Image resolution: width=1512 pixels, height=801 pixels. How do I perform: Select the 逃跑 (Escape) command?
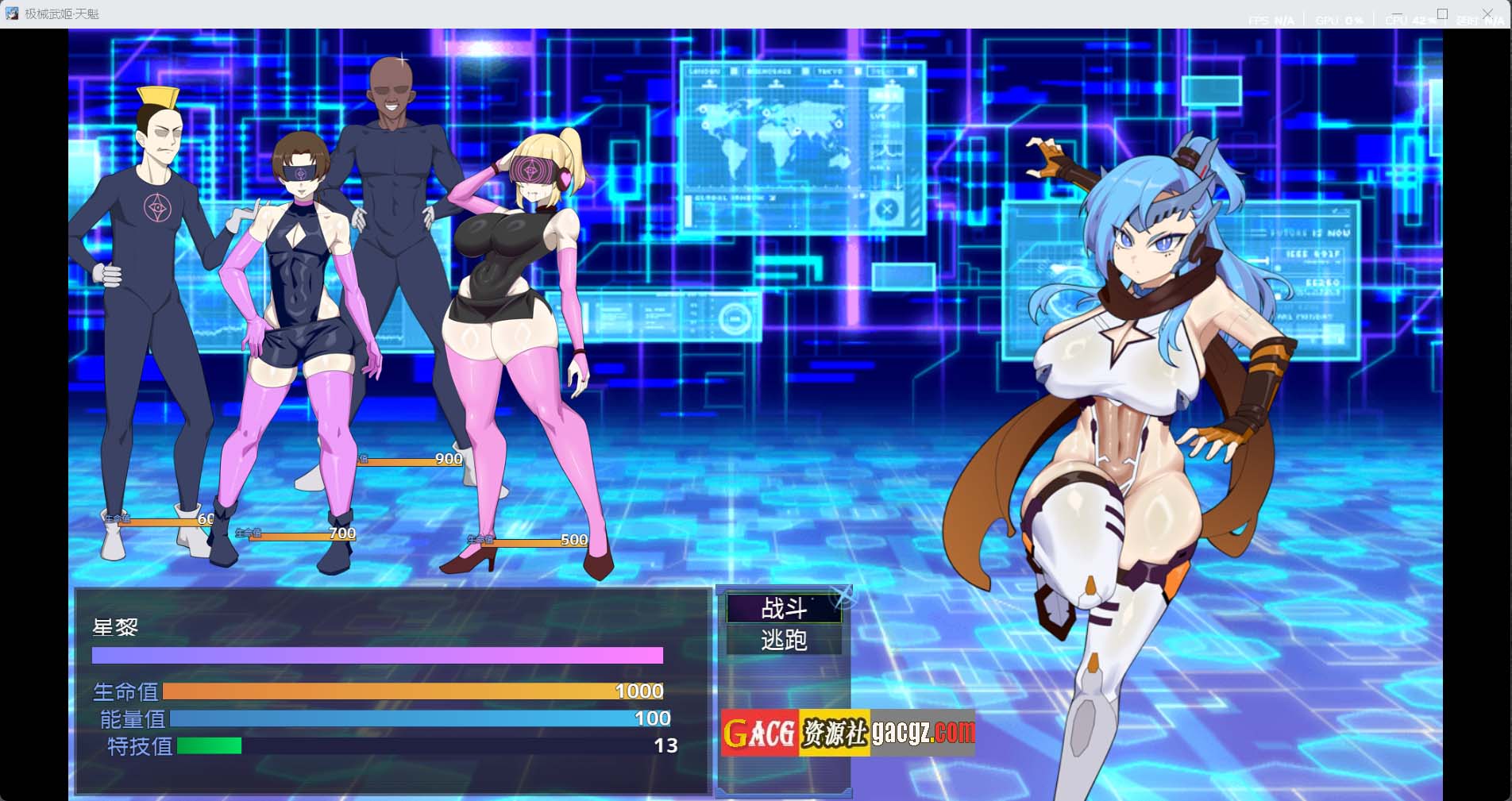pyautogui.click(x=784, y=640)
